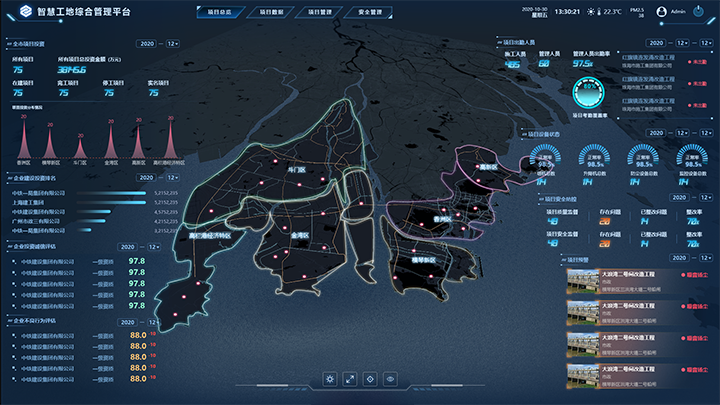The height and width of the screenshot is (405, 720).
Task: Open month dropdown for 企业投资建绩评估
Action: pos(154,246)
